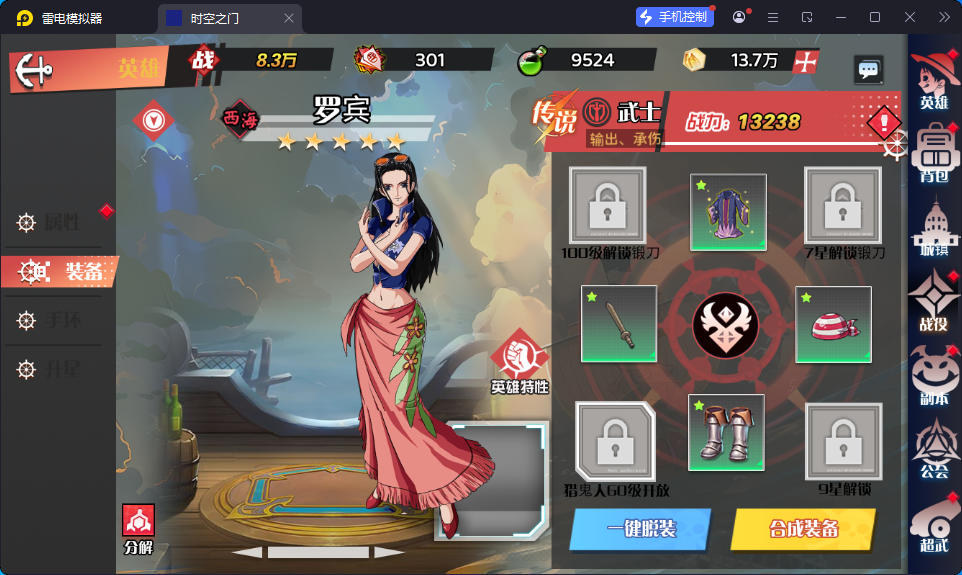This screenshot has width=962, height=575.
Task: Open 英雄特性 hero traits
Action: [519, 360]
